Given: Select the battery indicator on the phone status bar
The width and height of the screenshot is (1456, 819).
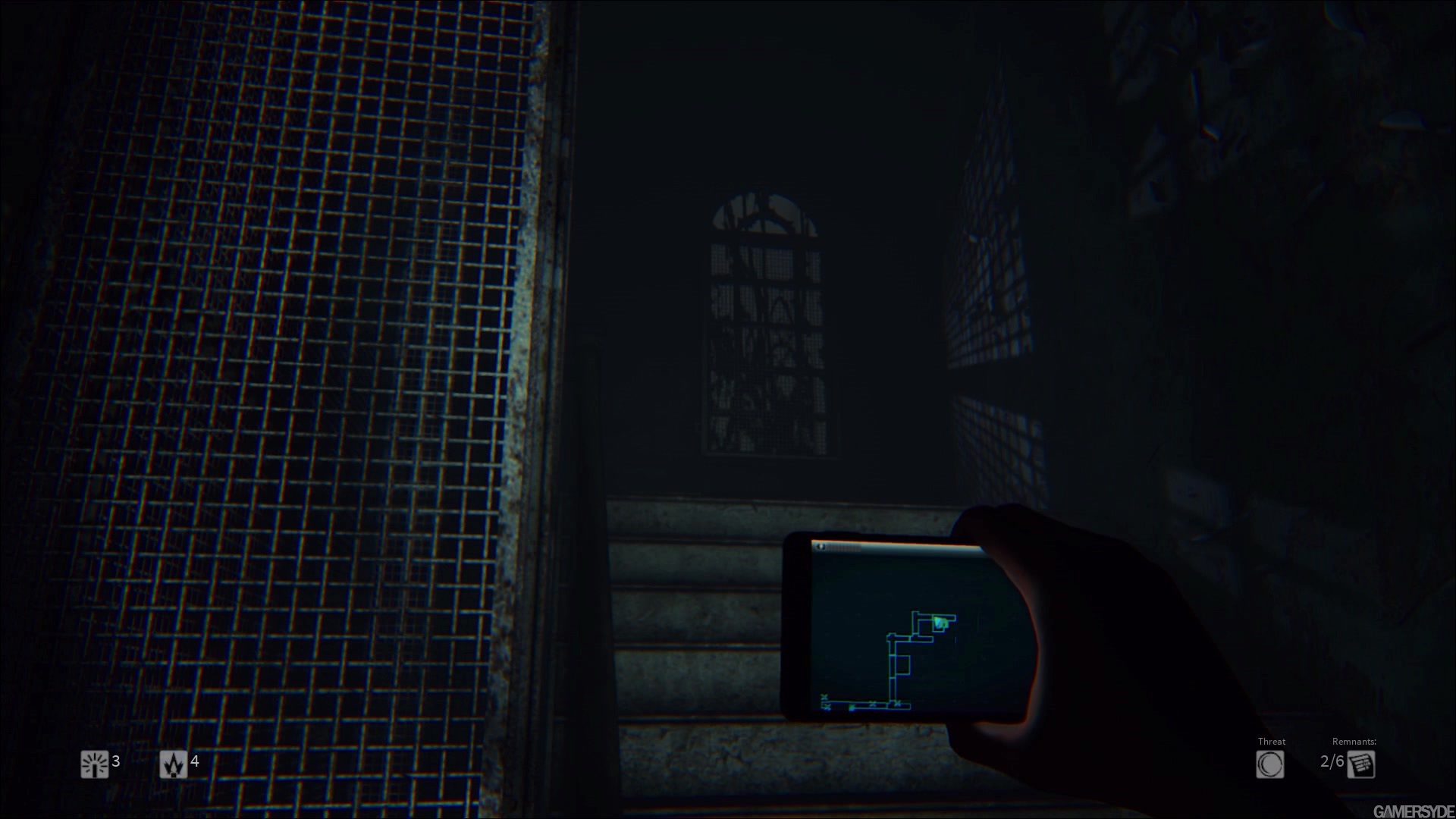Looking at the screenshot, I should (x=843, y=548).
